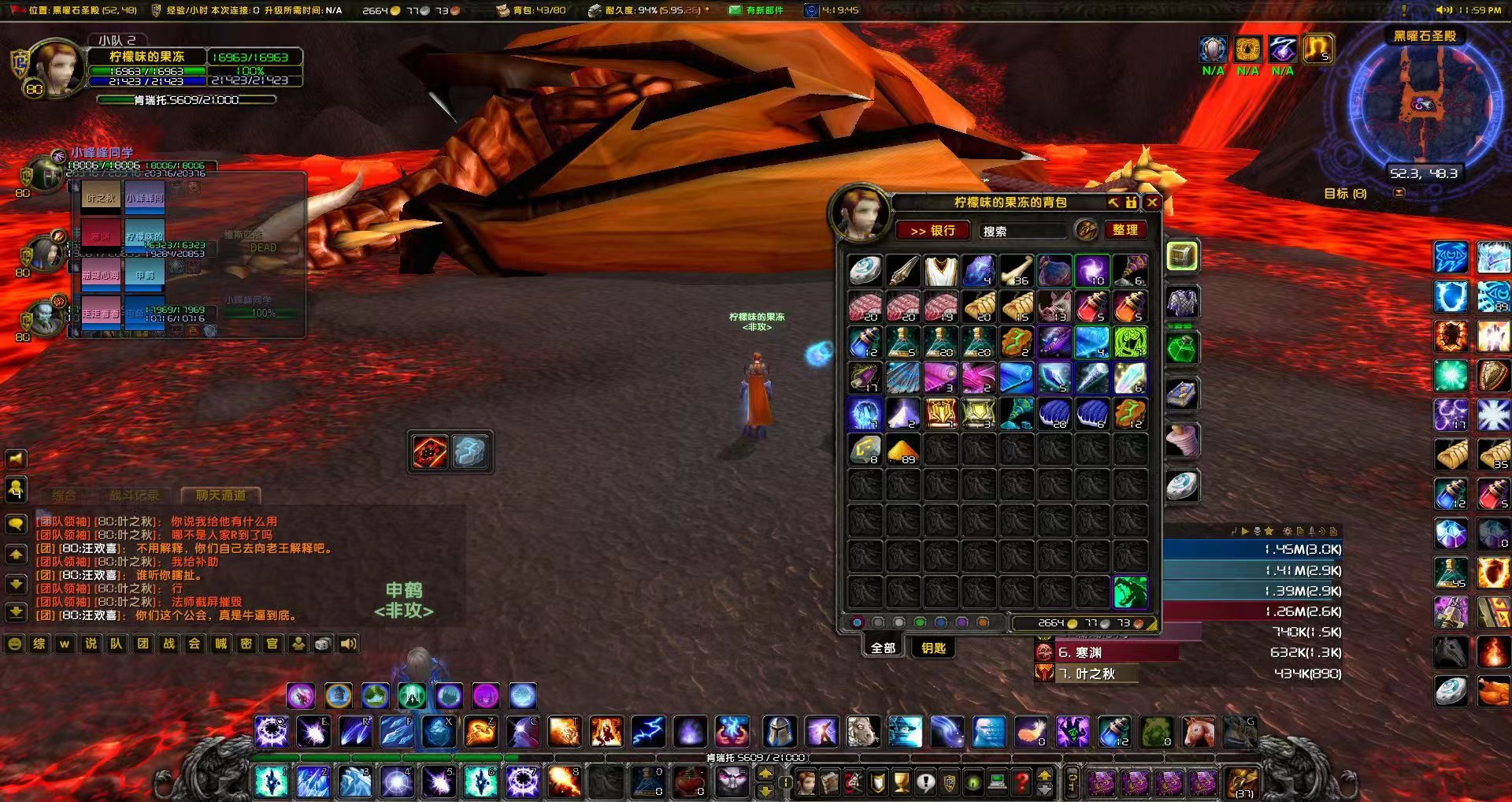
Task: Click the 团 raid chat channel button
Action: [143, 644]
